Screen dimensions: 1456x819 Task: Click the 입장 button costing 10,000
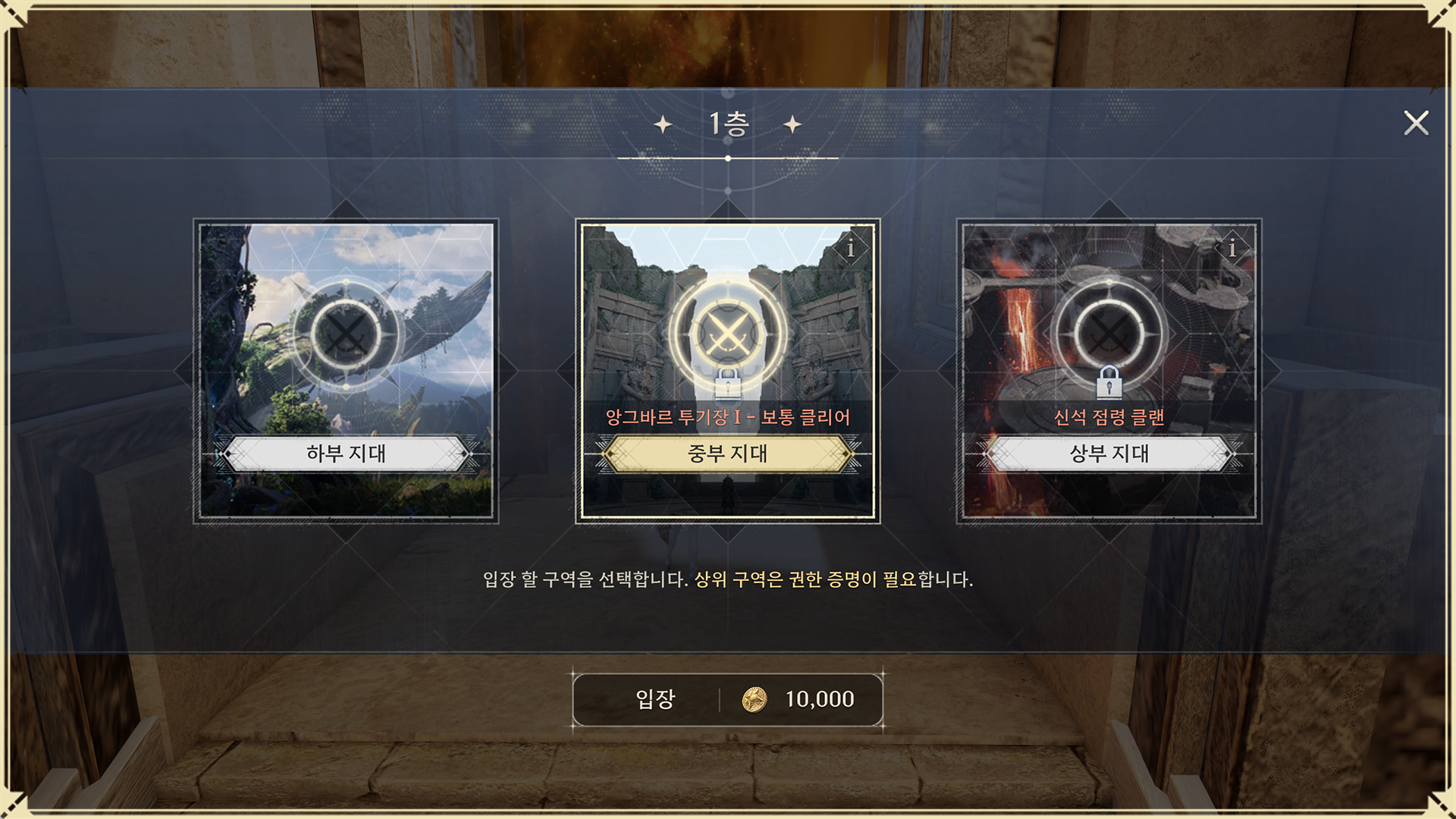tap(727, 699)
